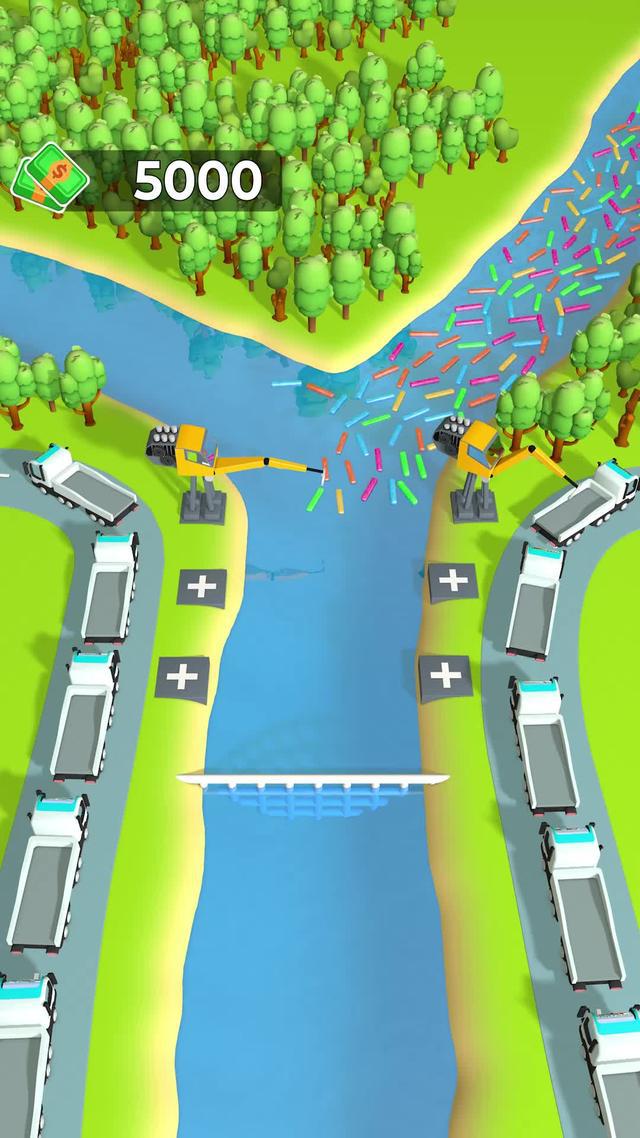Tap the plus tile directly below the left-bank crane

point(202,586)
